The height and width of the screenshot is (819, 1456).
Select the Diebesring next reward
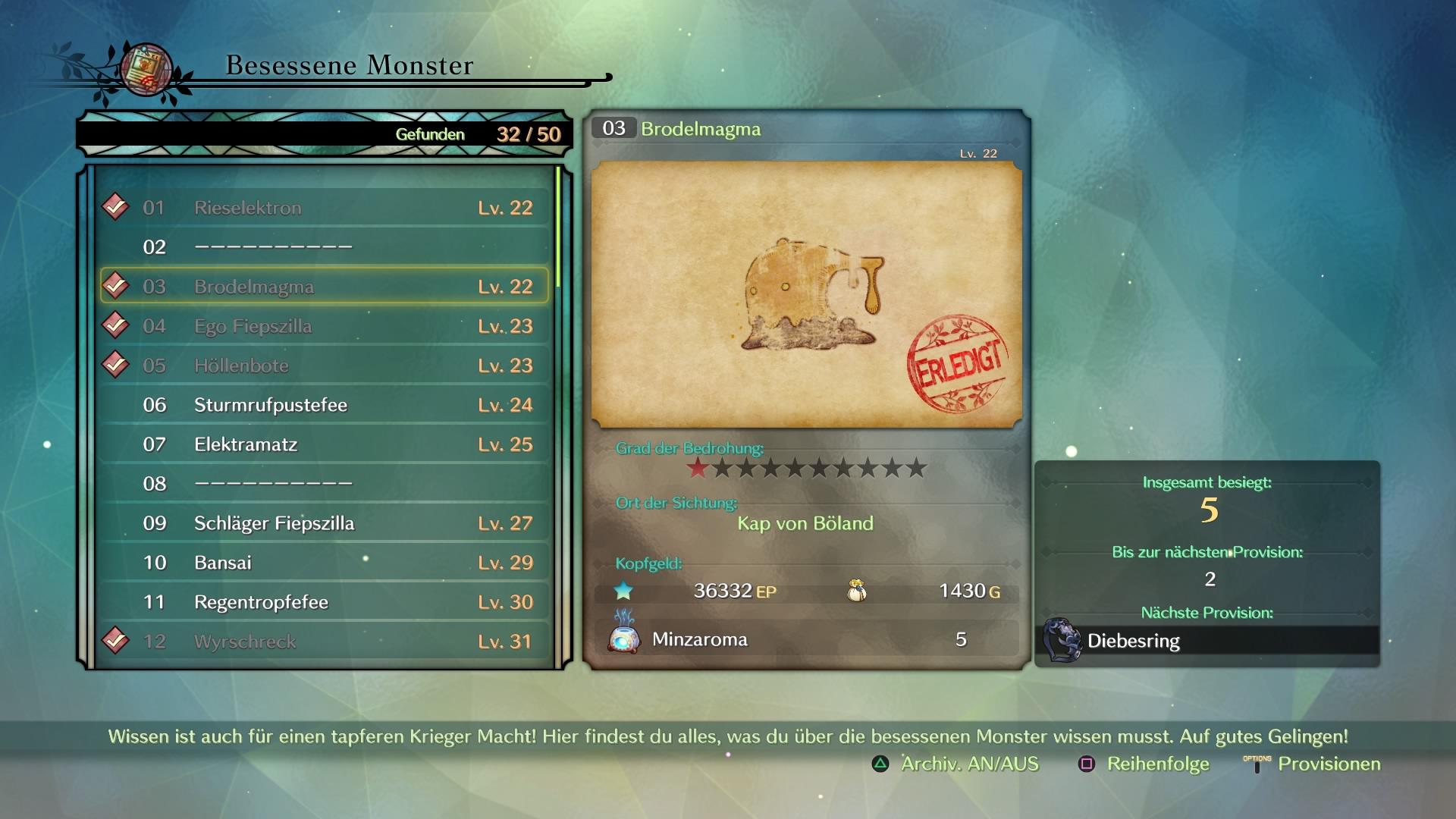tap(1207, 641)
